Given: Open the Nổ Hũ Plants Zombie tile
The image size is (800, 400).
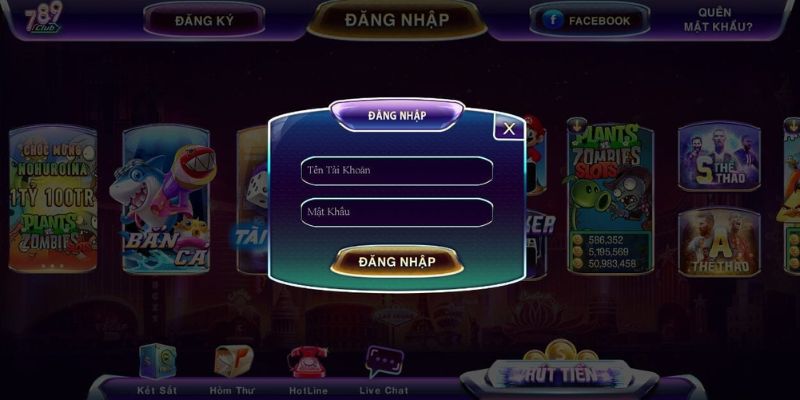Looking at the screenshot, I should pos(52,200).
